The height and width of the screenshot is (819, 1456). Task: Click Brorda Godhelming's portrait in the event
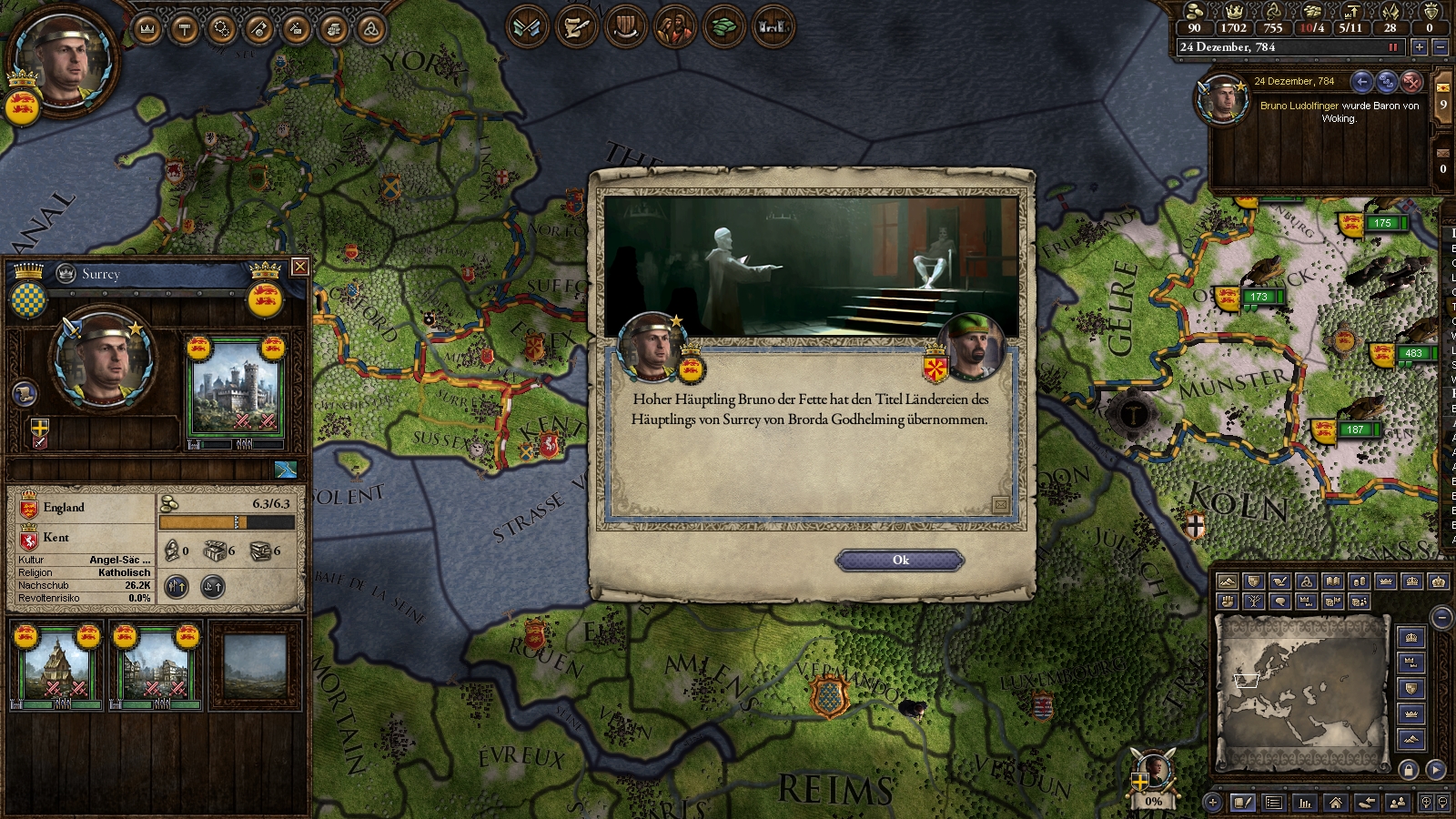[973, 347]
